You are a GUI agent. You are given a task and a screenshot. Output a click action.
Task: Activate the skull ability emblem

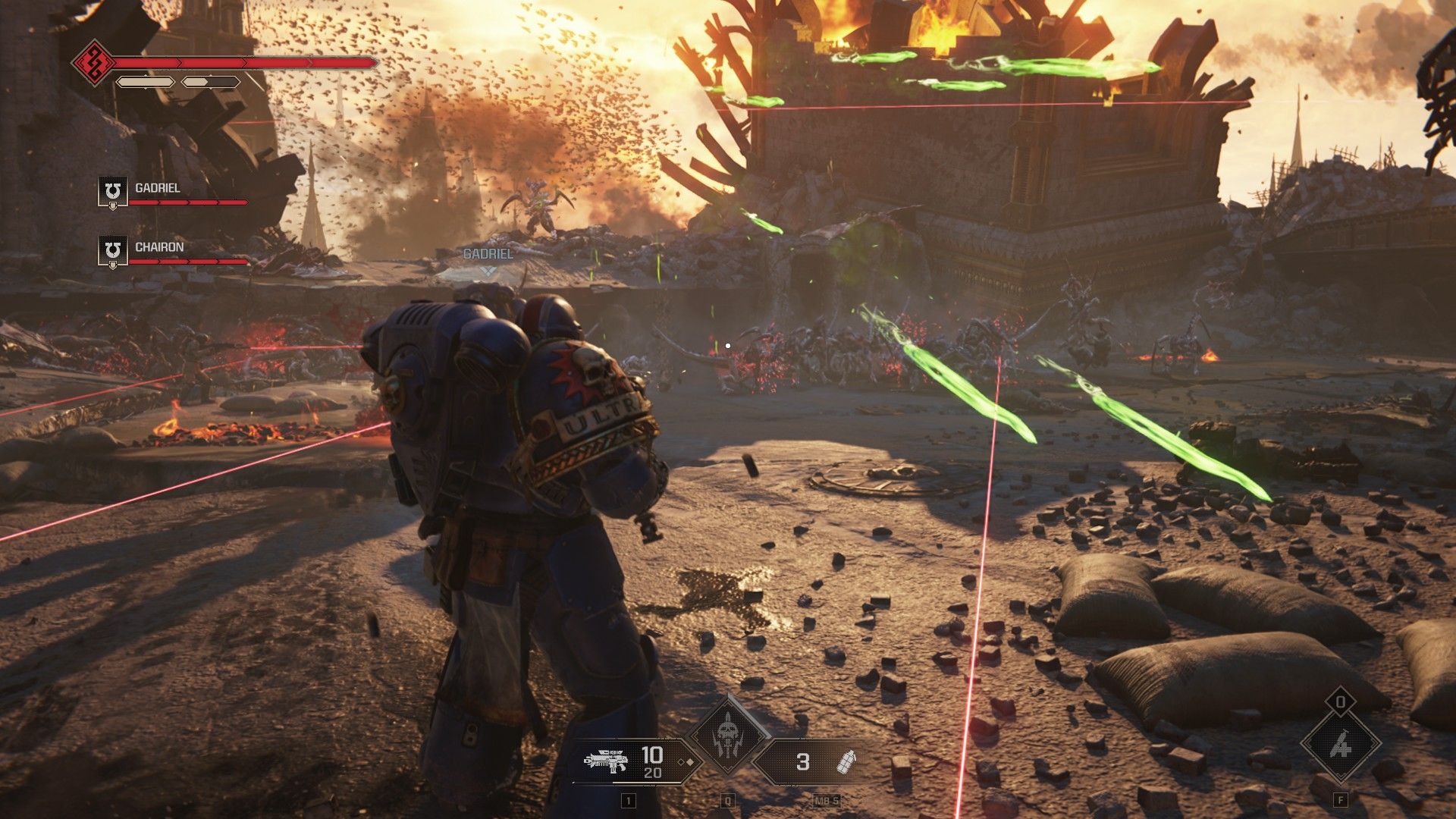727,734
